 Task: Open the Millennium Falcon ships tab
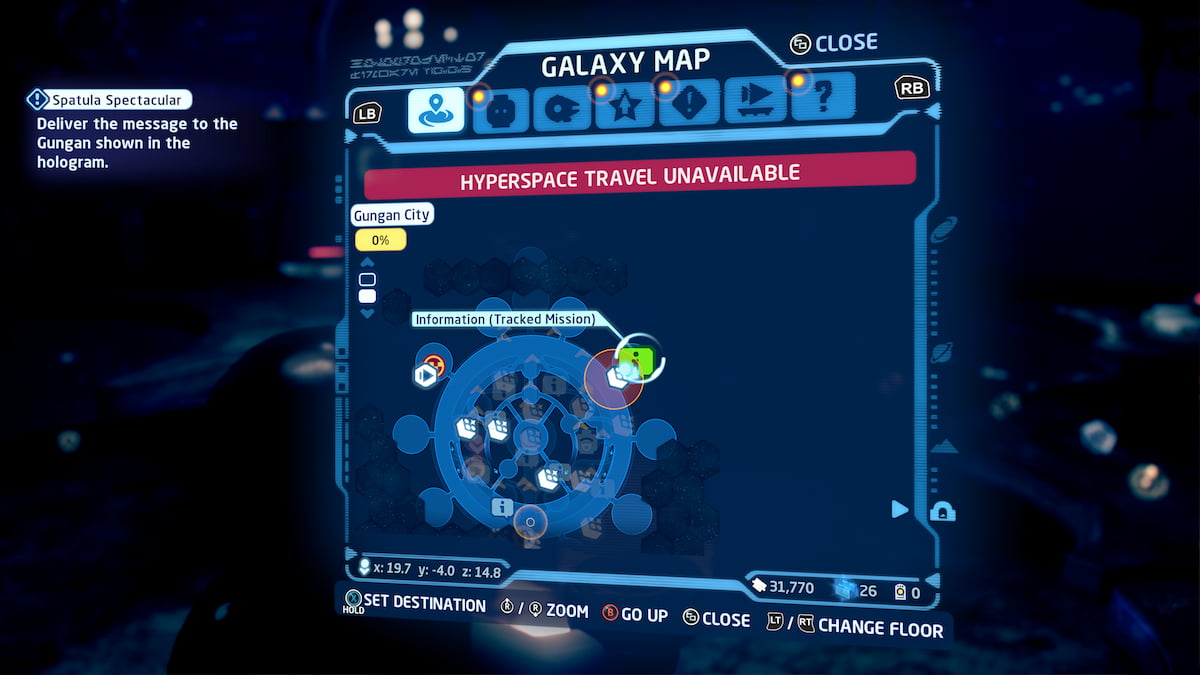(x=561, y=110)
